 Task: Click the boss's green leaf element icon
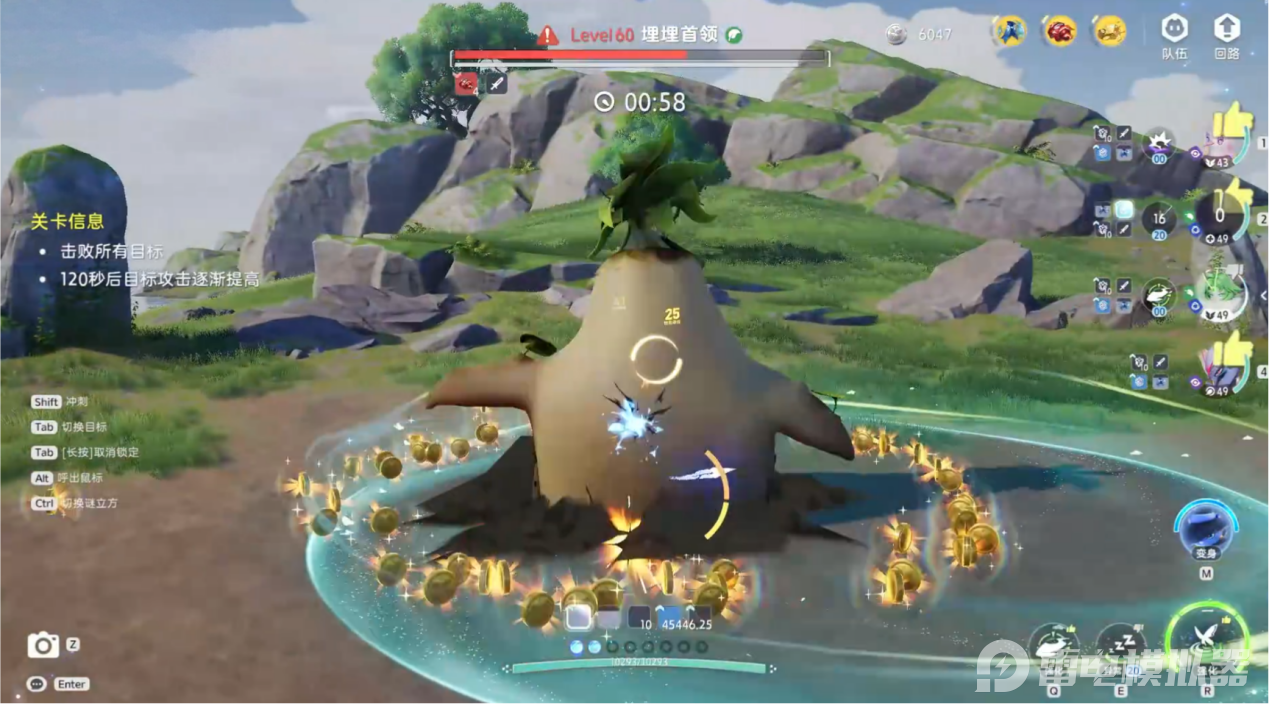[x=734, y=35]
